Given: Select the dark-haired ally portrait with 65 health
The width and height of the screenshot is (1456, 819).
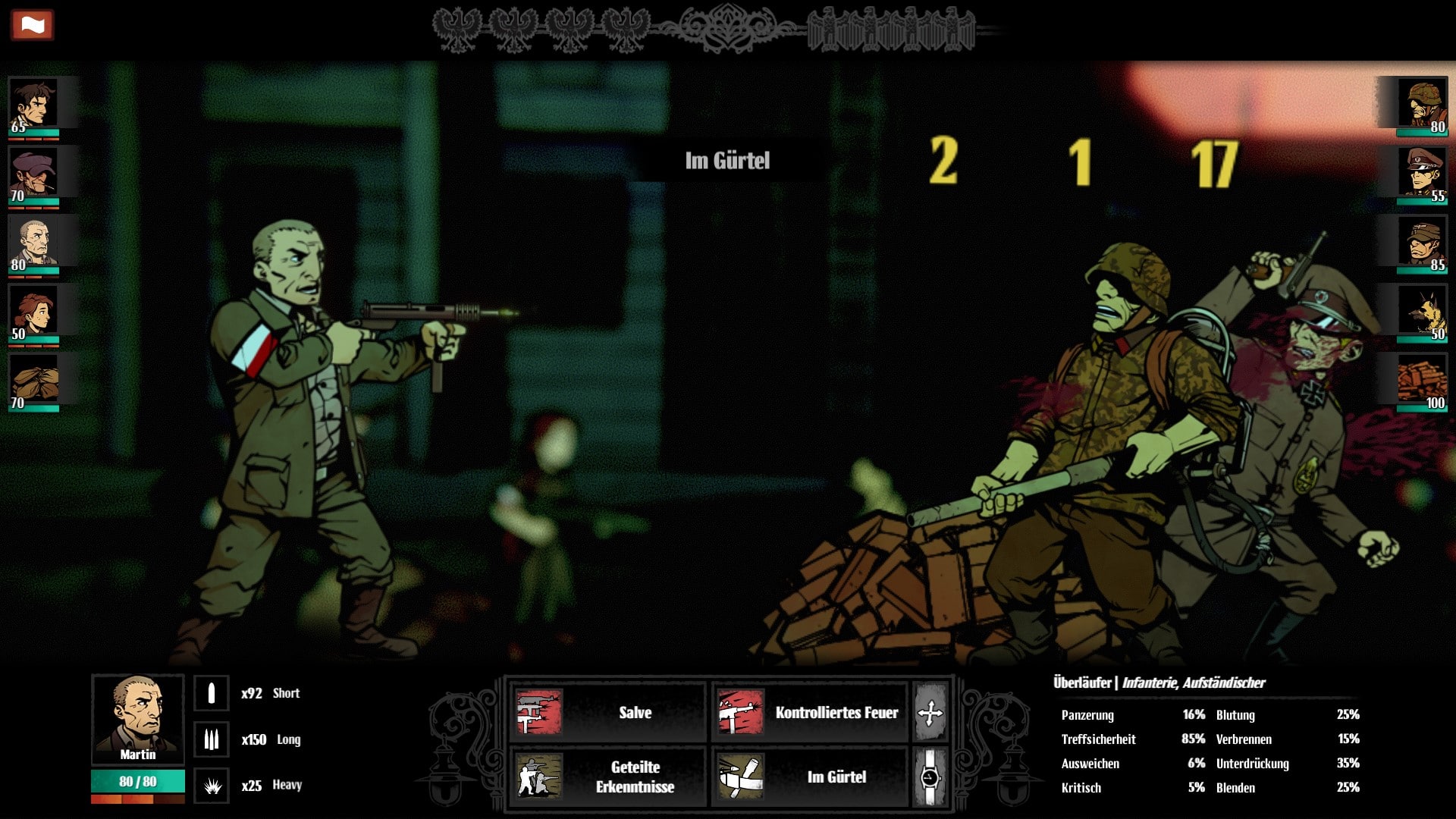Looking at the screenshot, I should 33,105.
